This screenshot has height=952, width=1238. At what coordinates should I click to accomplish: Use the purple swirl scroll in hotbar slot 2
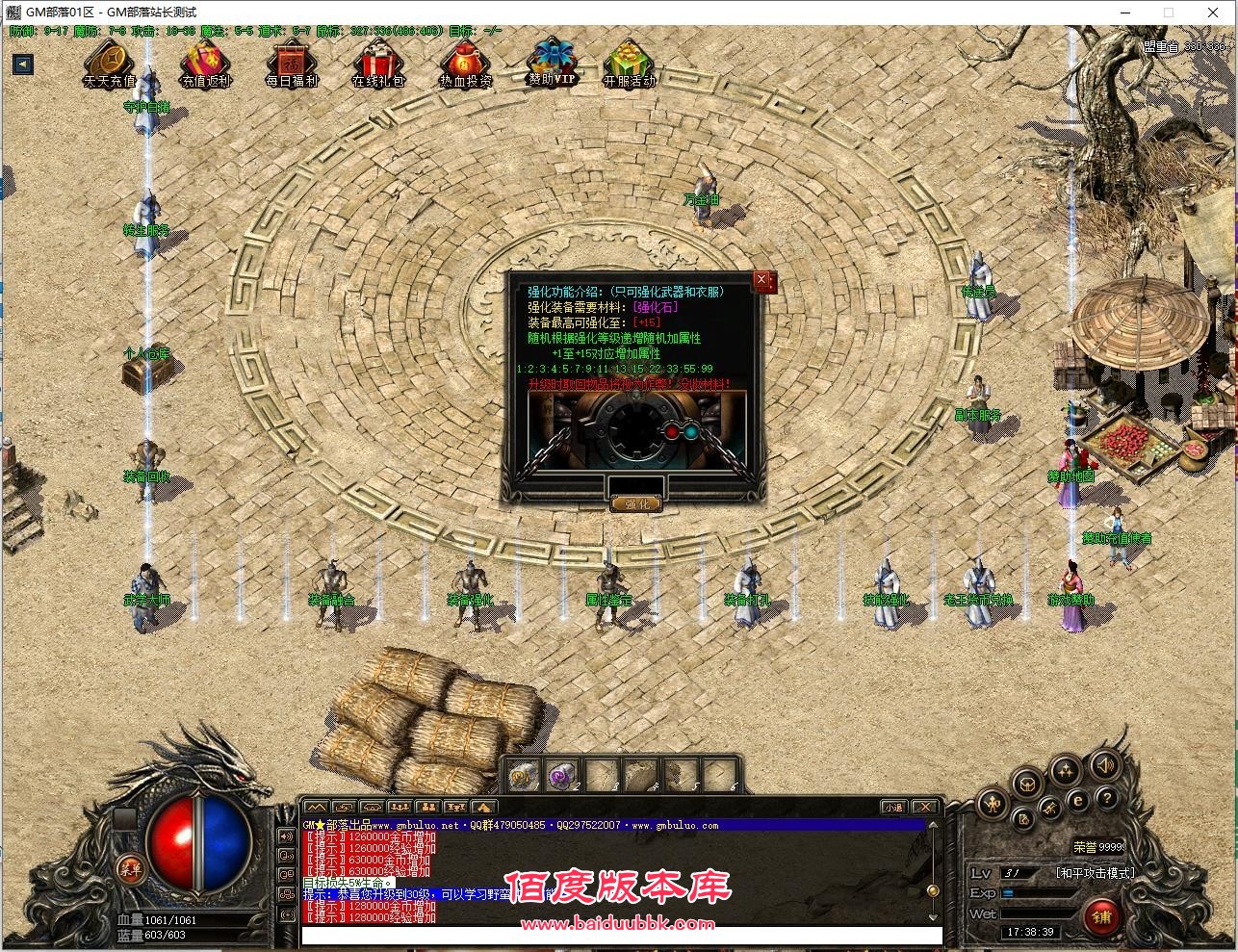pyautogui.click(x=560, y=775)
